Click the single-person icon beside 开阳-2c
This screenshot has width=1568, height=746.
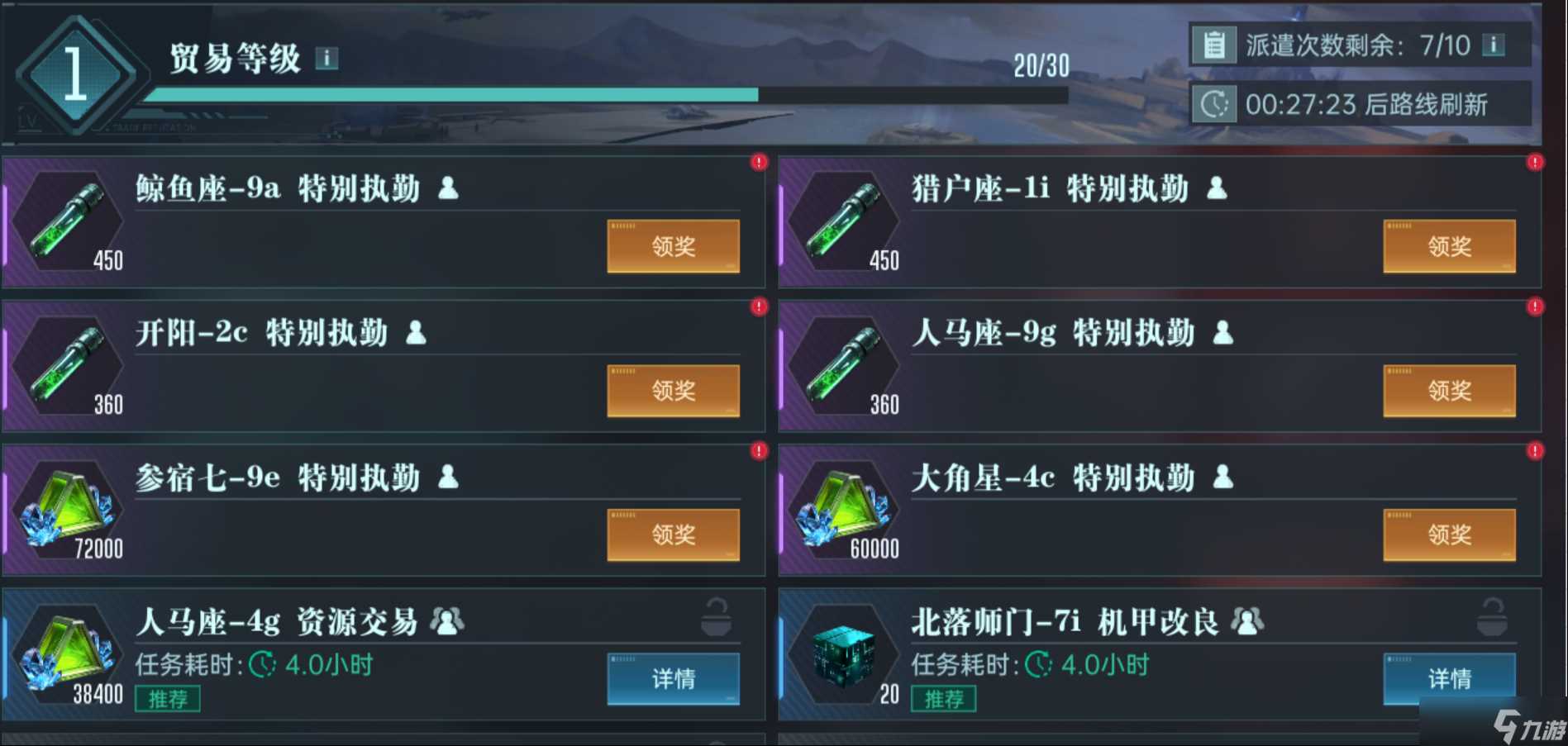point(416,333)
